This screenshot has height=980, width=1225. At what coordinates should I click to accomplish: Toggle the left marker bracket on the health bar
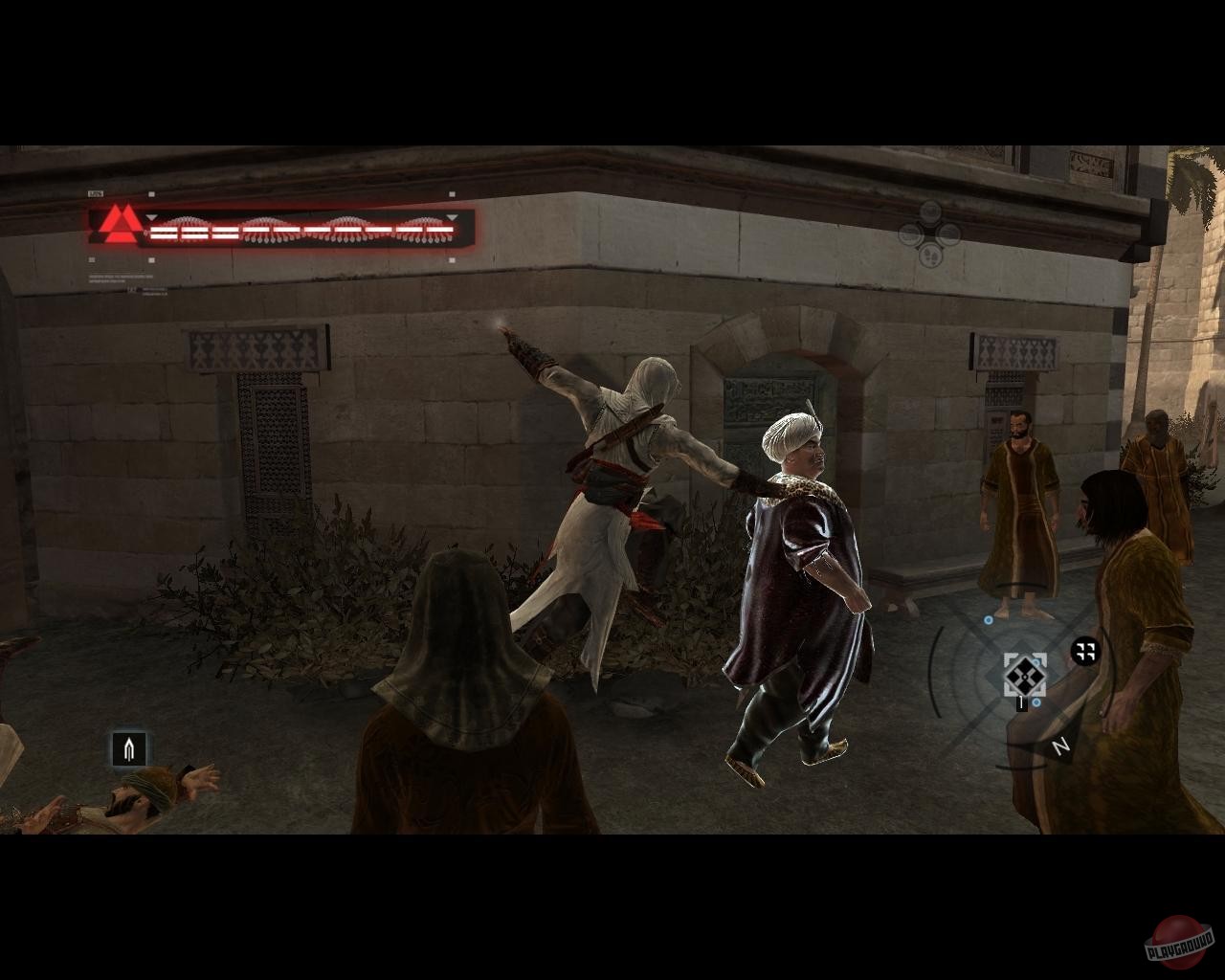(149, 193)
